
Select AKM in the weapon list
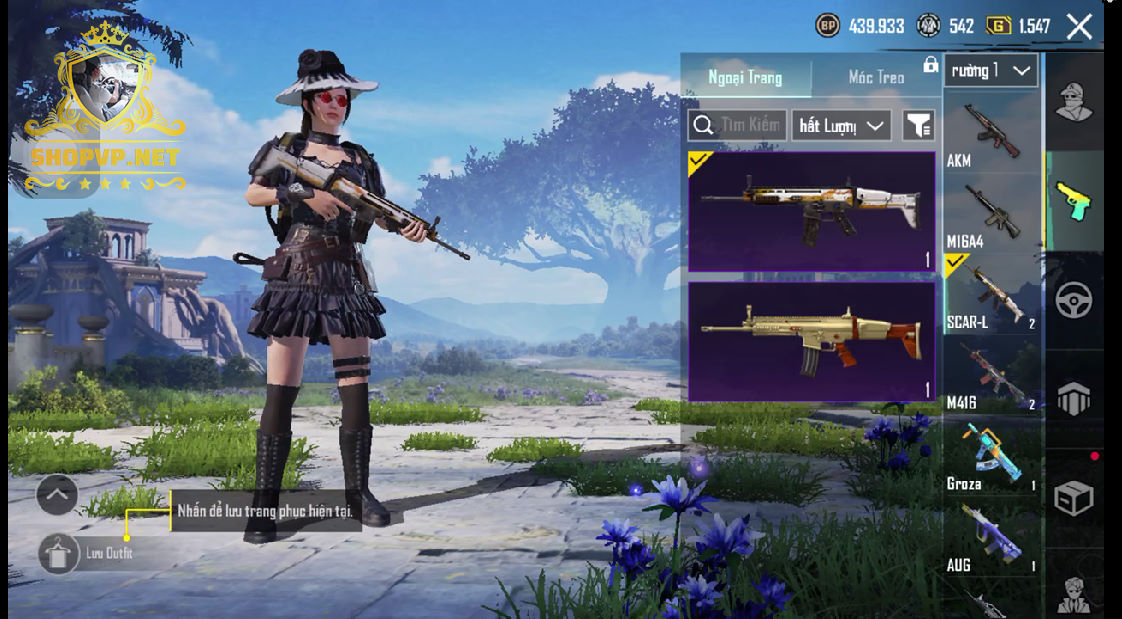click(x=991, y=134)
